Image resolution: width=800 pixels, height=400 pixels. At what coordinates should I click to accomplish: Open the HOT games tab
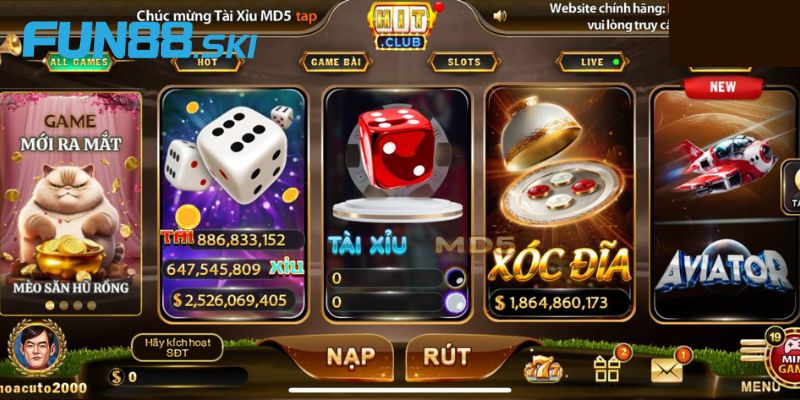(208, 62)
